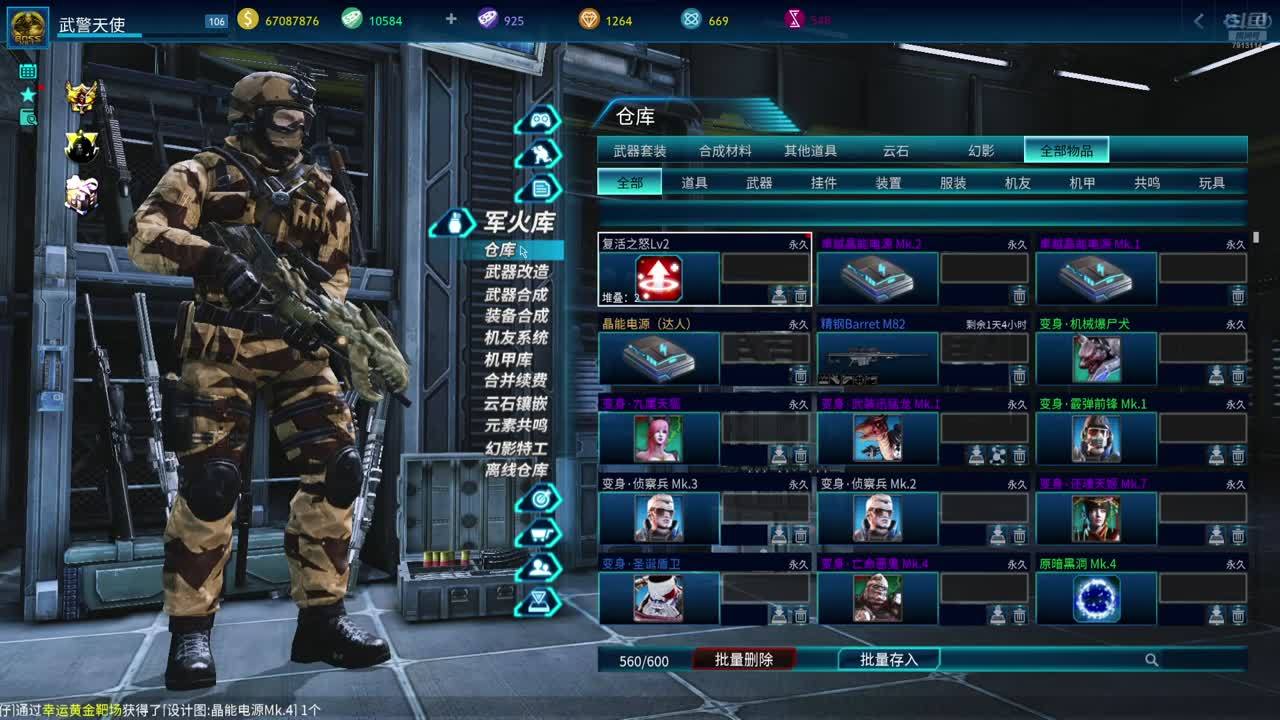Switch to the 武器套装 tab
Viewport: 1280px width, 720px height.
[x=640, y=151]
